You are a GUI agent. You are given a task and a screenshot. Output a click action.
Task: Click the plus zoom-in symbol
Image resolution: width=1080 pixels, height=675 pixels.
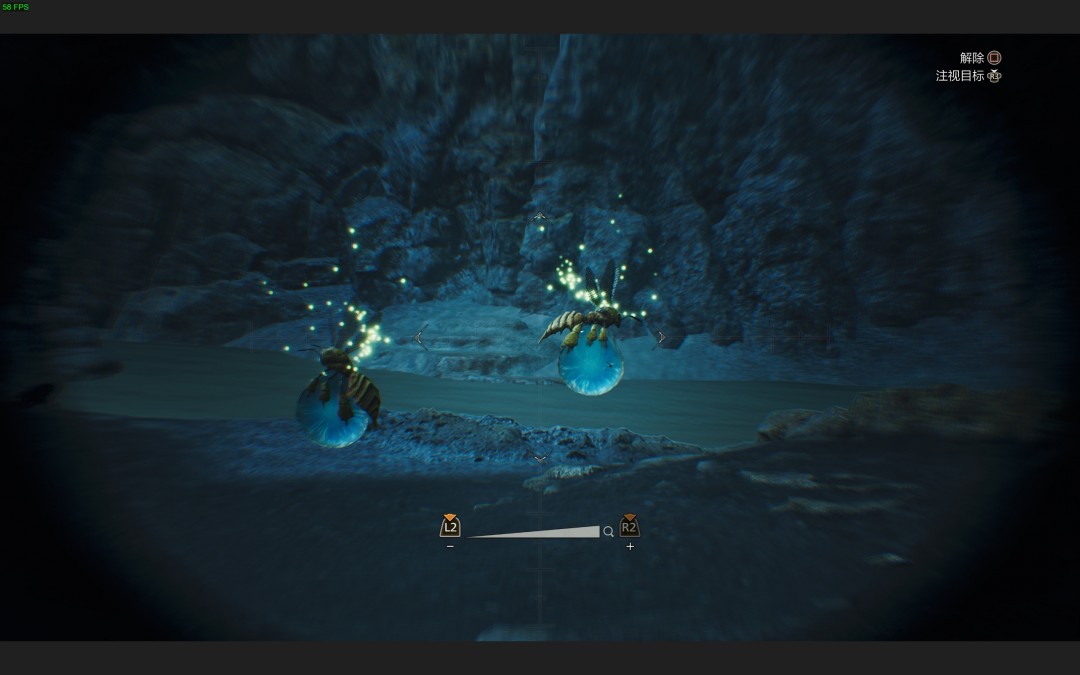click(630, 547)
